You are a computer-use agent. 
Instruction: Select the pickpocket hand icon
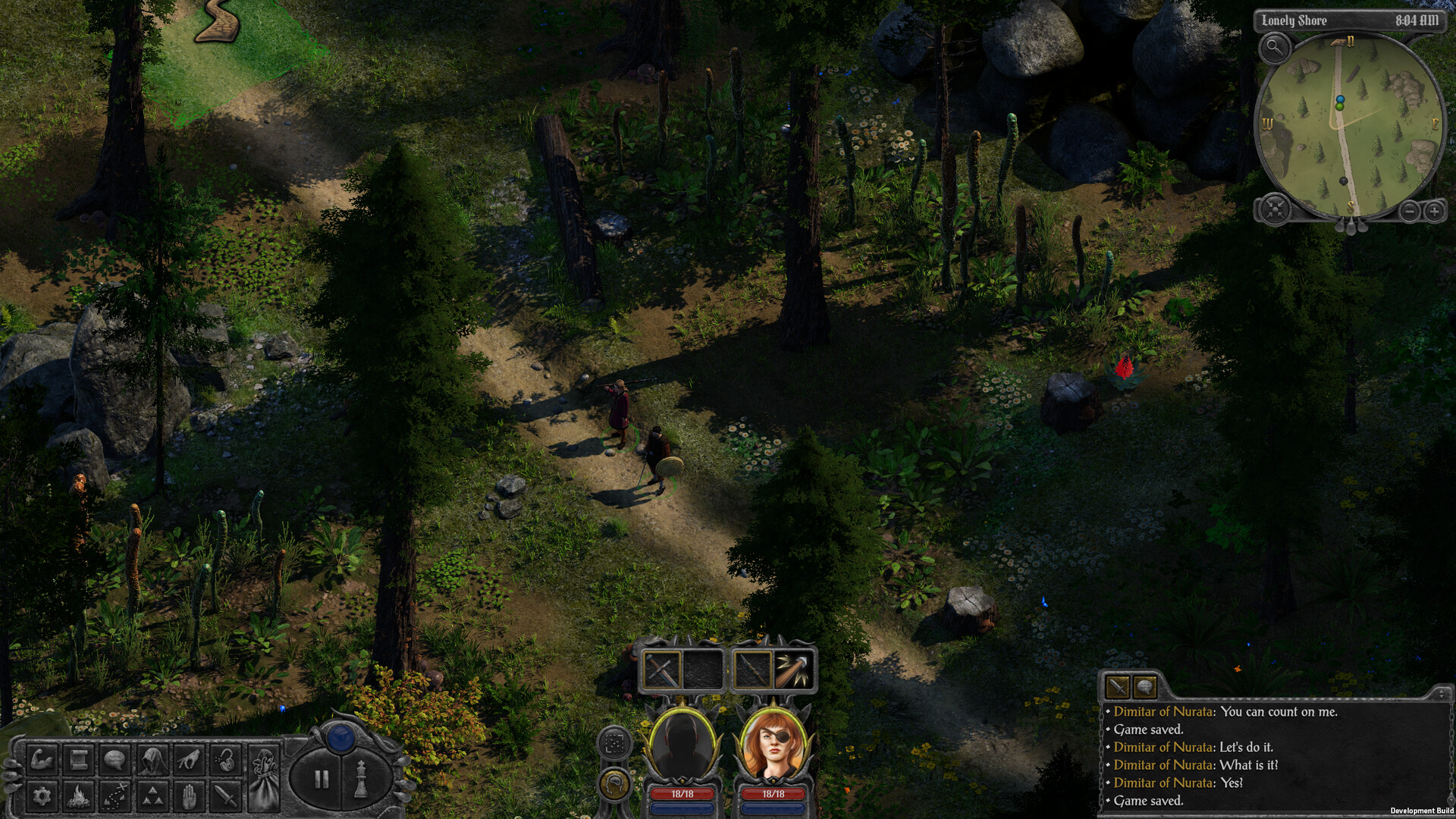point(188,761)
